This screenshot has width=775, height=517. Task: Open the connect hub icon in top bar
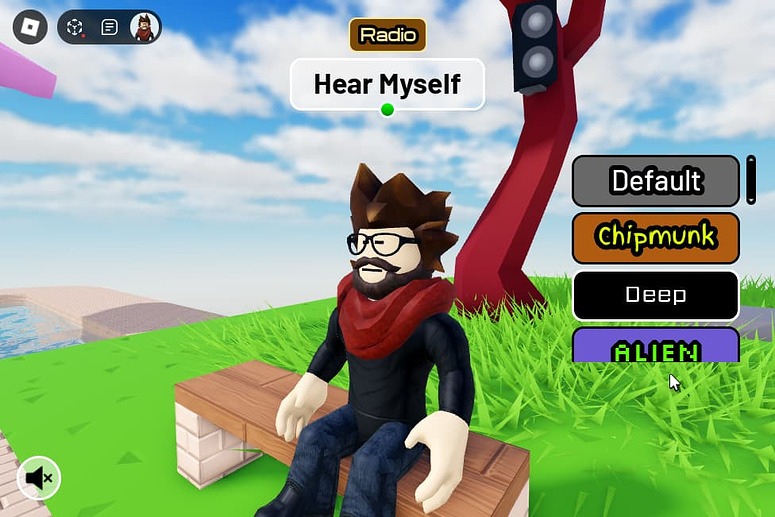[75, 27]
